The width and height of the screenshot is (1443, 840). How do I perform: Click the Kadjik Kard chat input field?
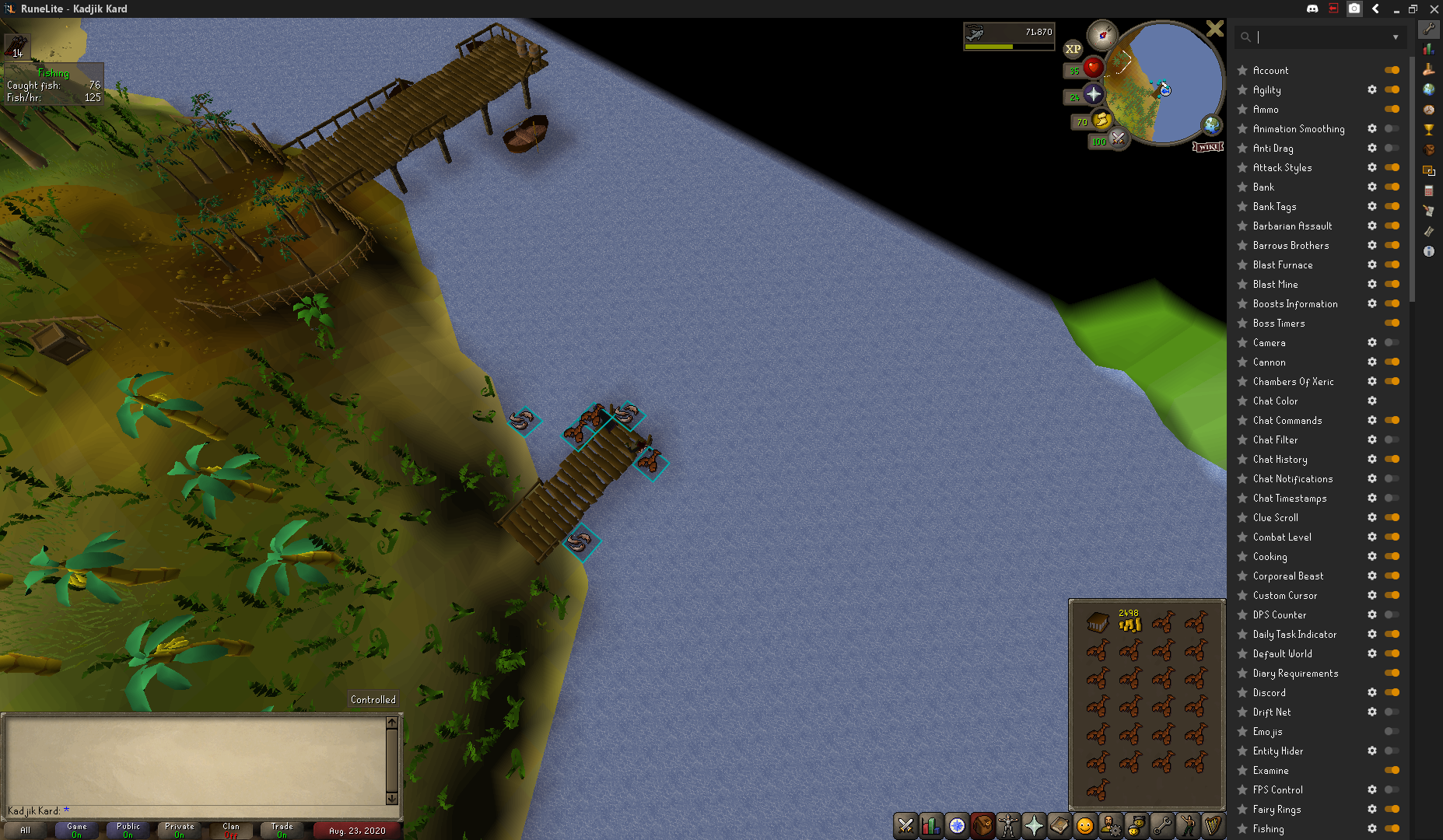[x=156, y=810]
